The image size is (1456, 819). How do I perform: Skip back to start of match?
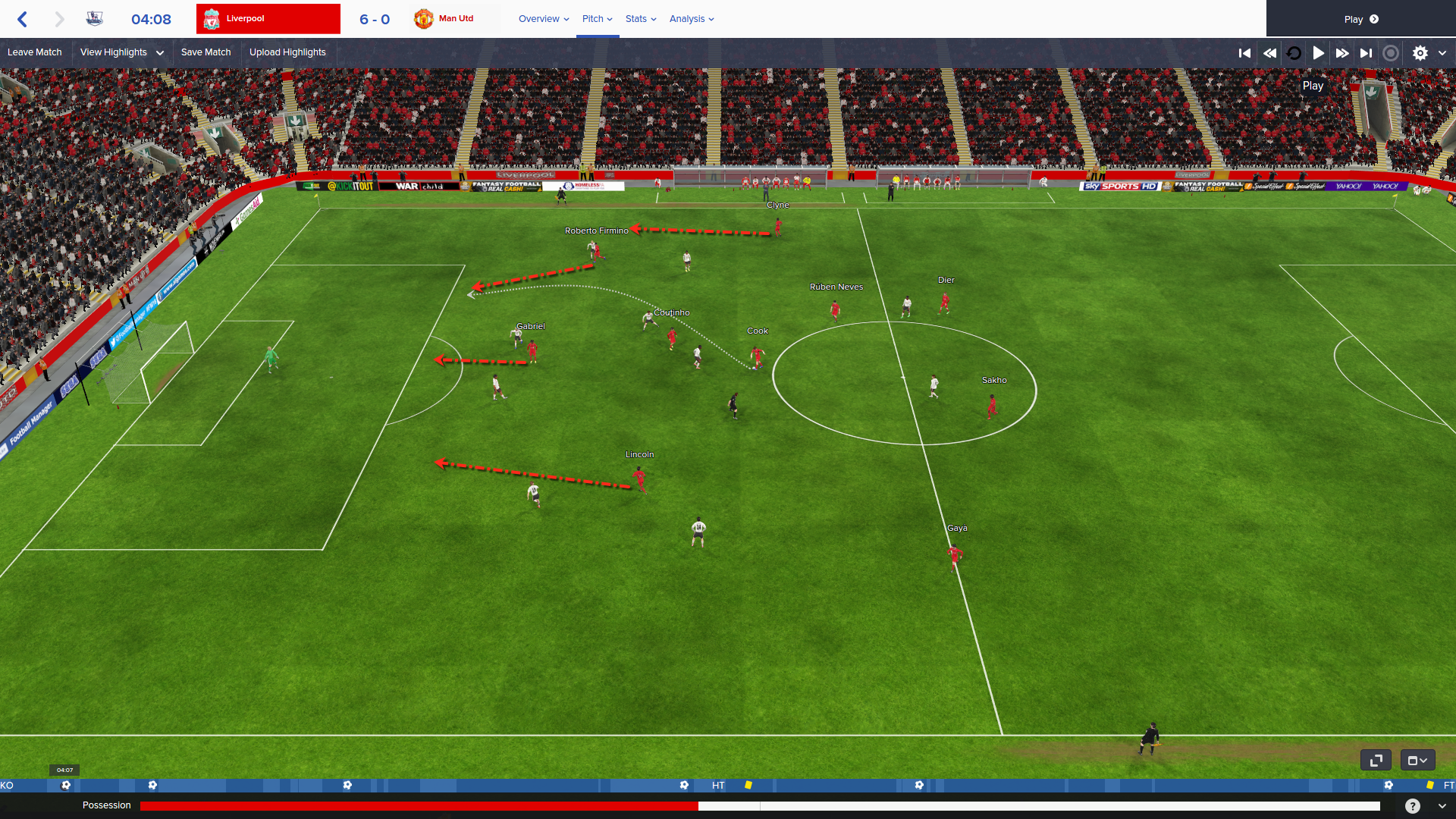tap(1244, 53)
